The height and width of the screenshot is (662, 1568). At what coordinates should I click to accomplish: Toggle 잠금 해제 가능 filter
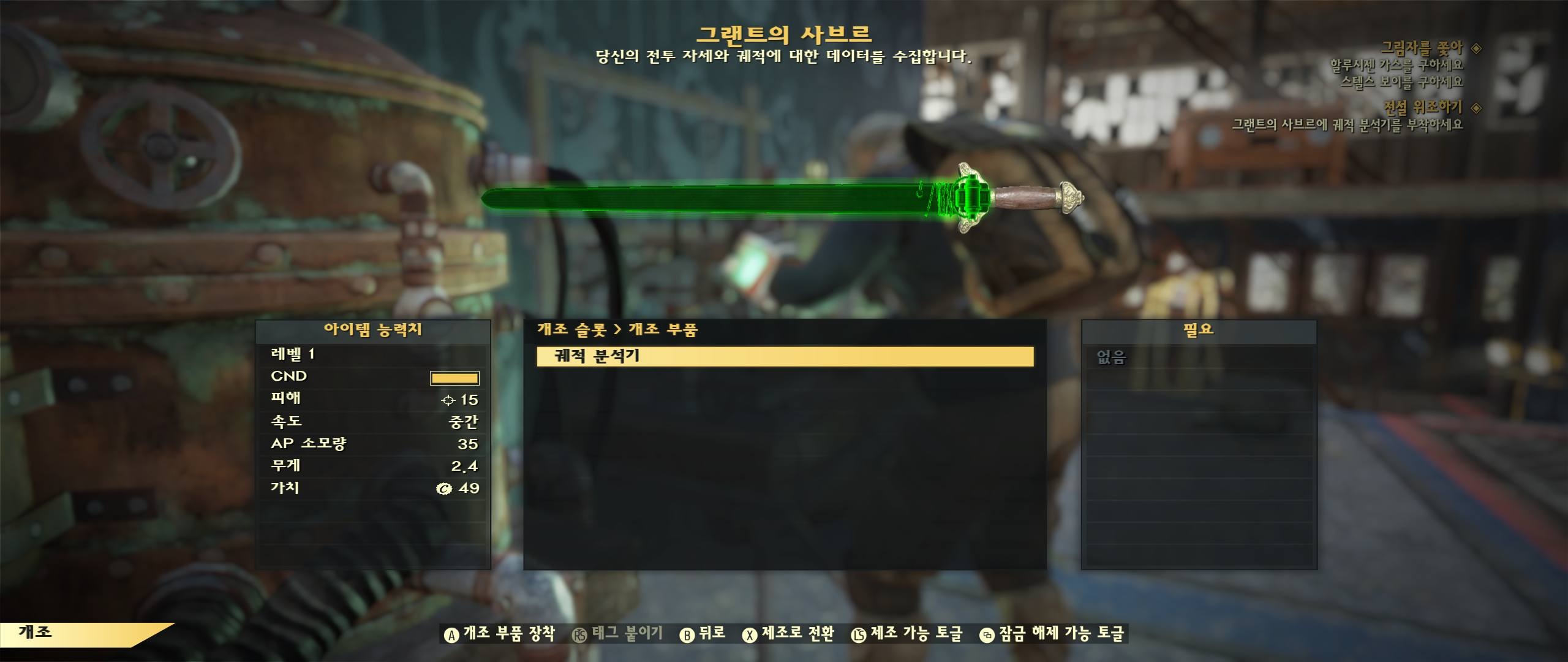pos(1052,634)
